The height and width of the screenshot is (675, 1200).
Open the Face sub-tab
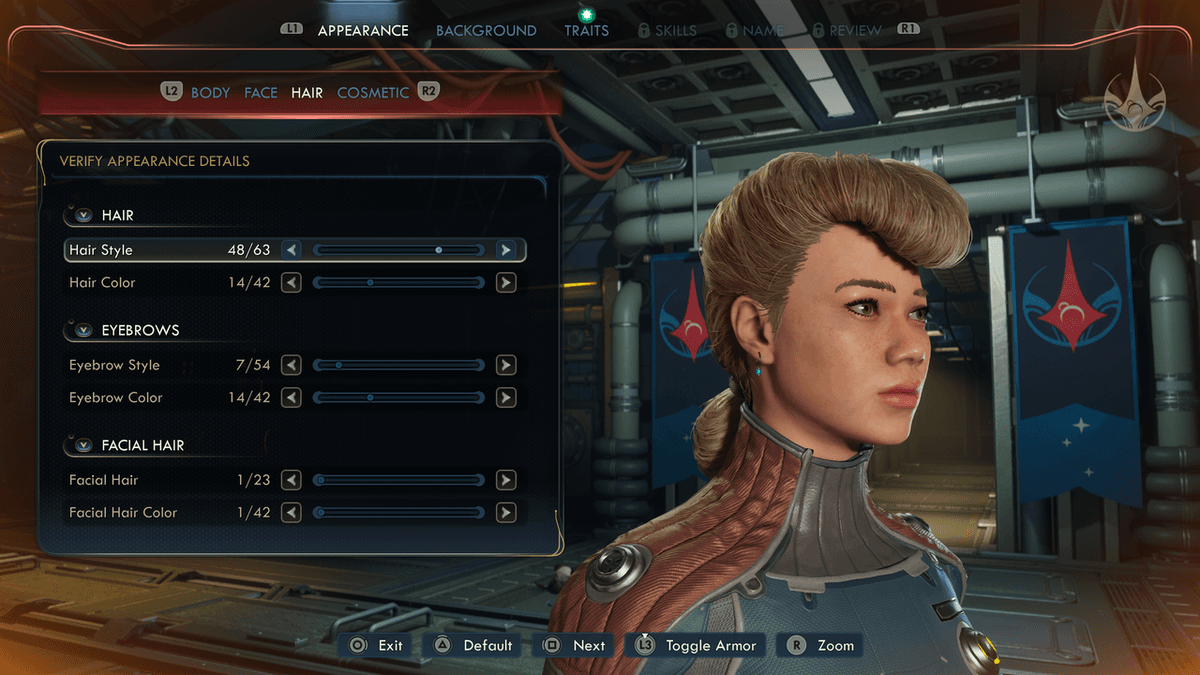pos(261,92)
